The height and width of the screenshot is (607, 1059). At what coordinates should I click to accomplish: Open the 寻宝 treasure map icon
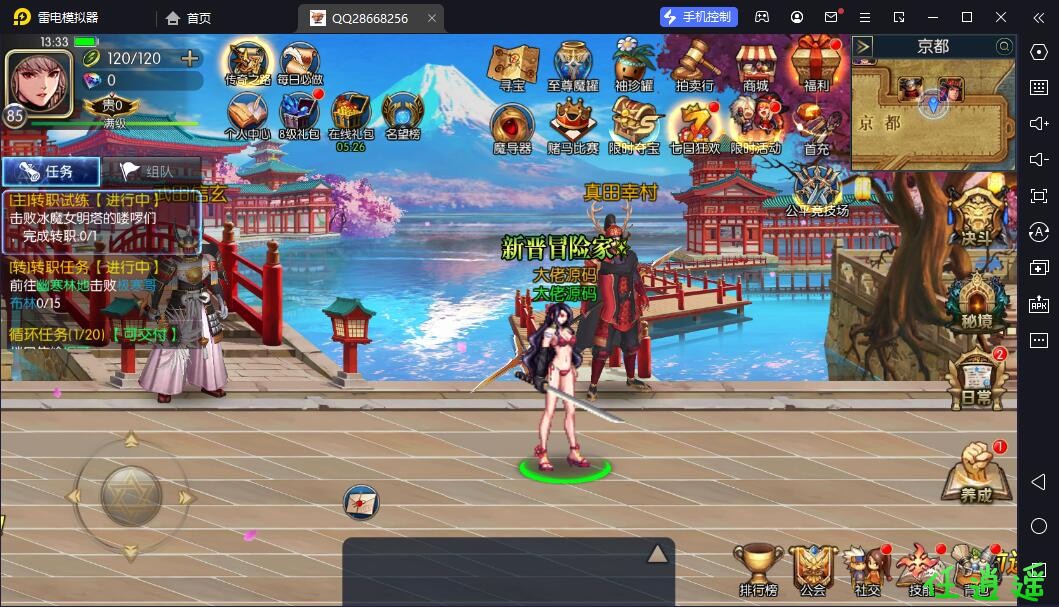512,66
